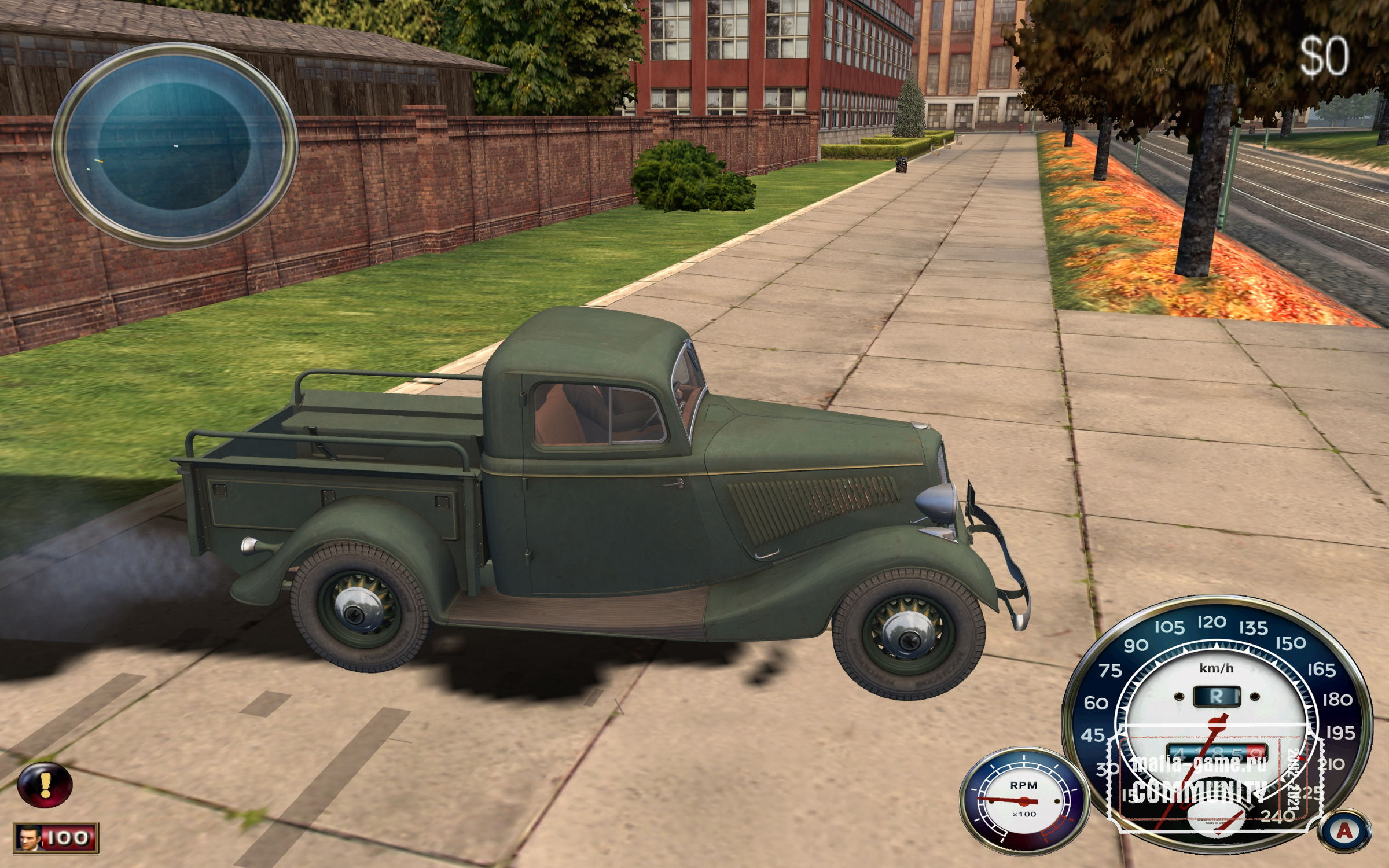Click the player portrait icon
This screenshot has height=868, width=1389.
28,838
